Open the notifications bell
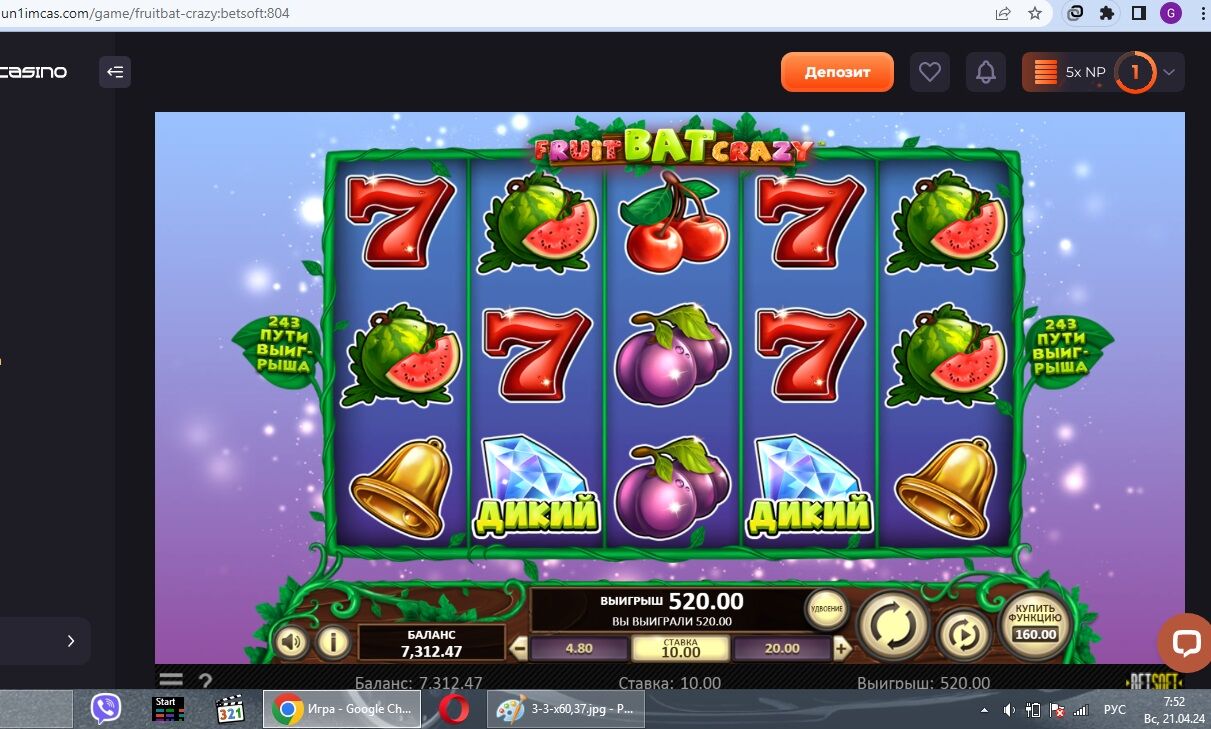The width and height of the screenshot is (1211, 729). [986, 72]
